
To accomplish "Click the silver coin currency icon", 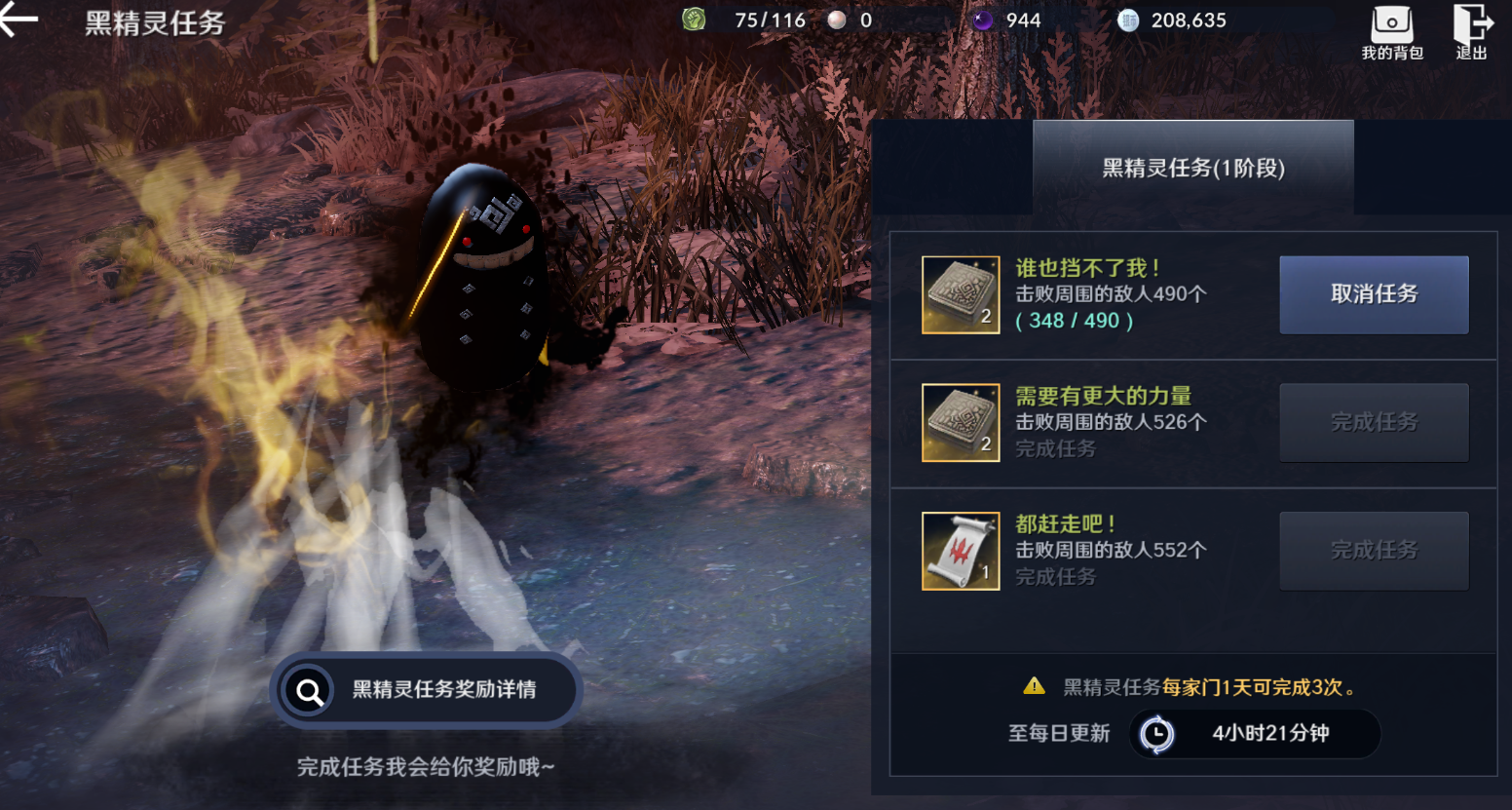I will tap(1127, 19).
